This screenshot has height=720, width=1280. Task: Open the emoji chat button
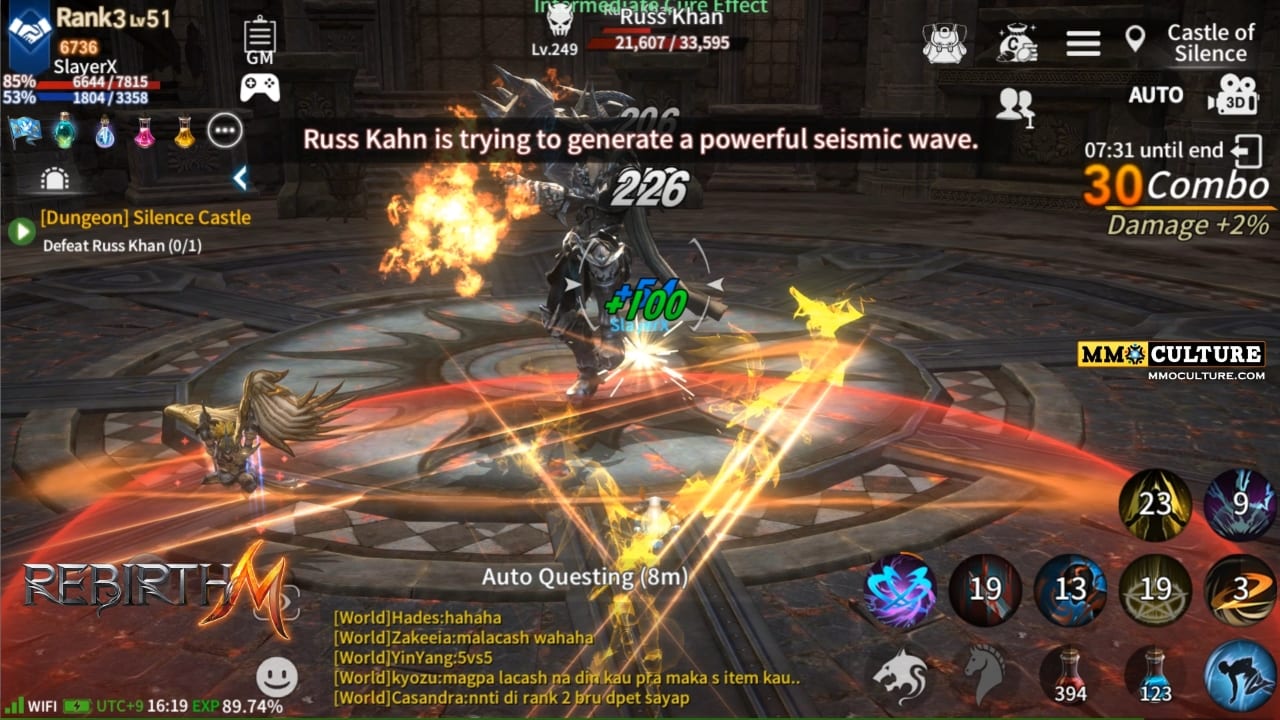tap(277, 677)
